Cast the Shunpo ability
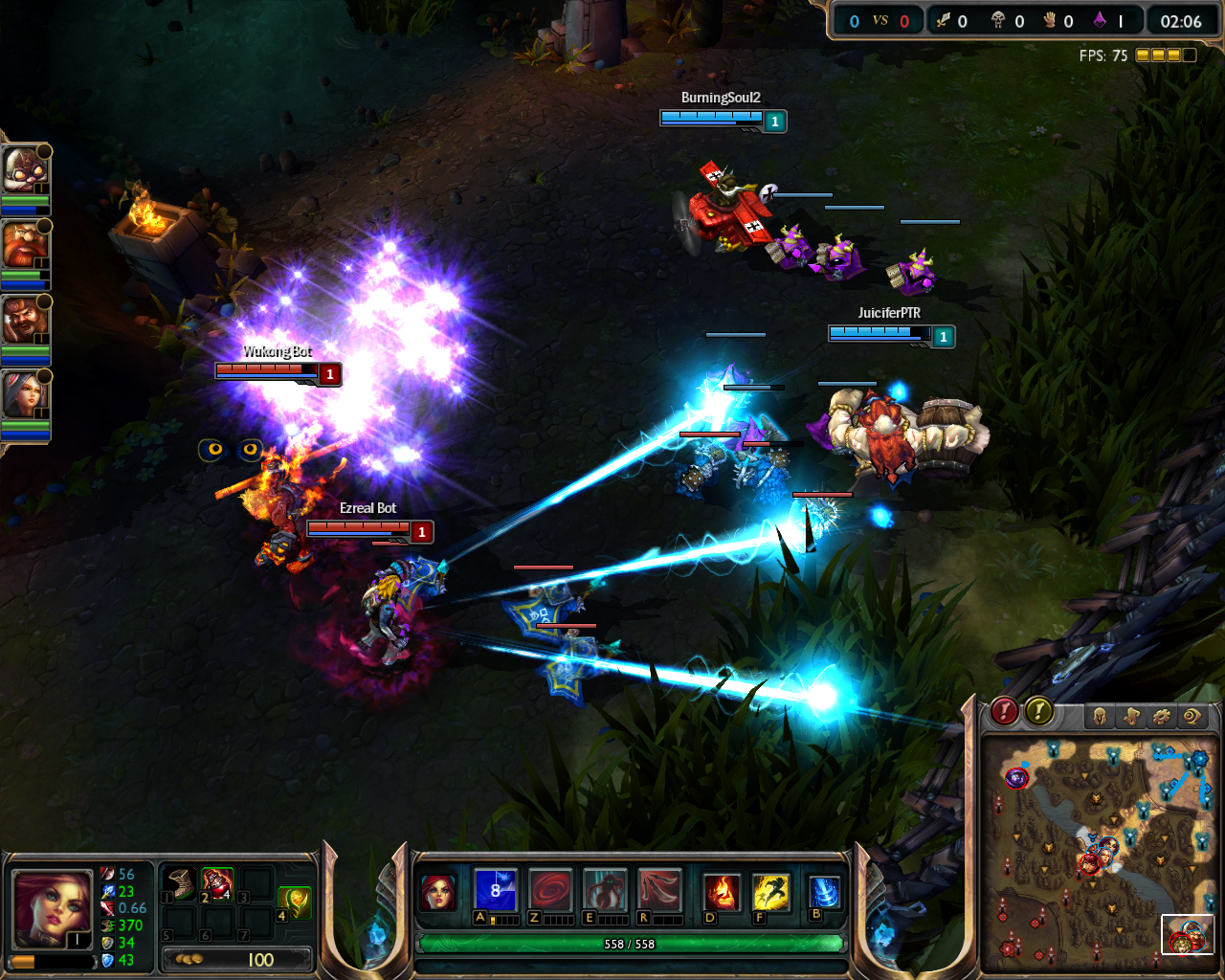Screen dimensions: 1225x980 point(605,890)
